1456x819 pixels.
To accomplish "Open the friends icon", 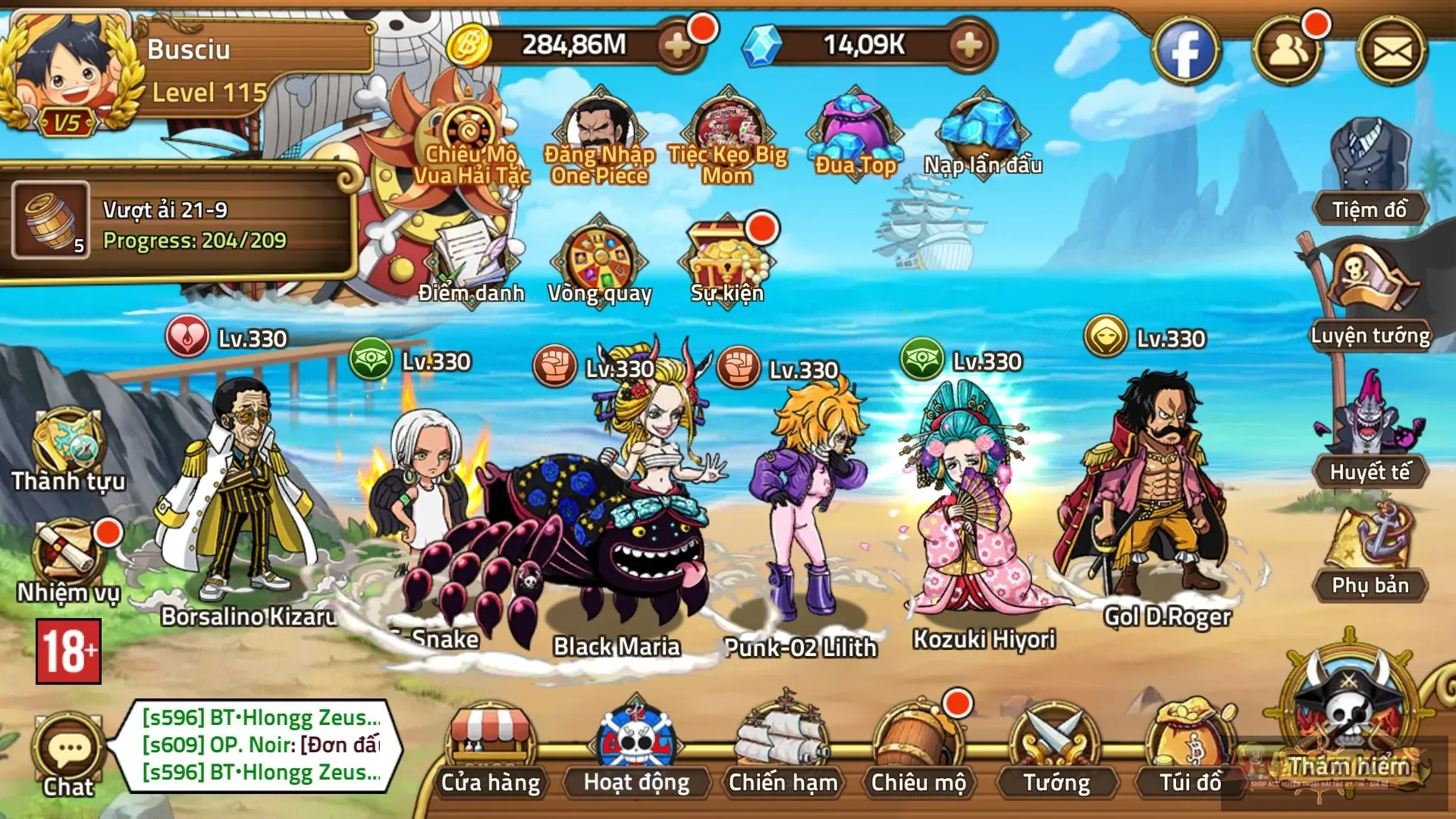I will (1288, 52).
